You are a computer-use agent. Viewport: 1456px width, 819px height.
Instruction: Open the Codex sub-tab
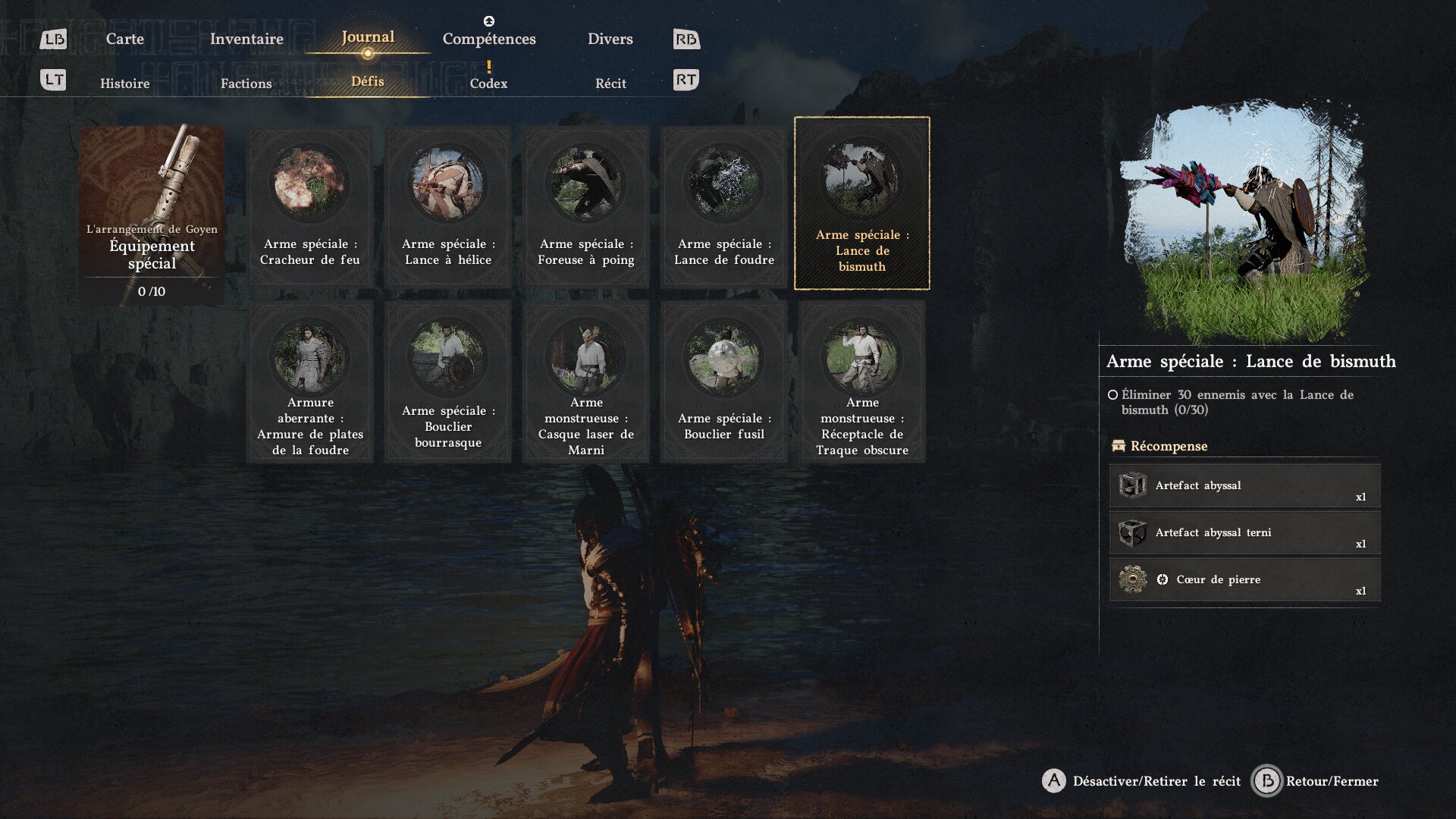[488, 83]
